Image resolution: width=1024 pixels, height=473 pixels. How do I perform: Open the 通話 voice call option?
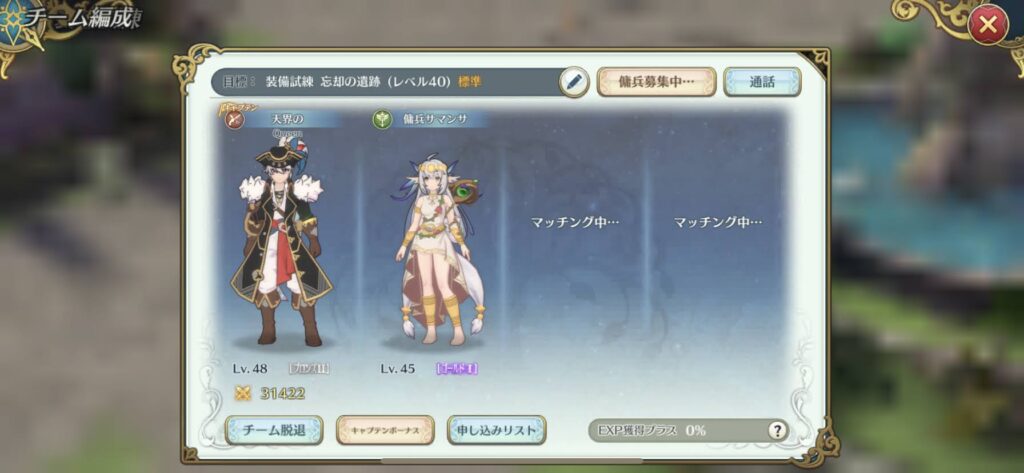click(x=762, y=82)
